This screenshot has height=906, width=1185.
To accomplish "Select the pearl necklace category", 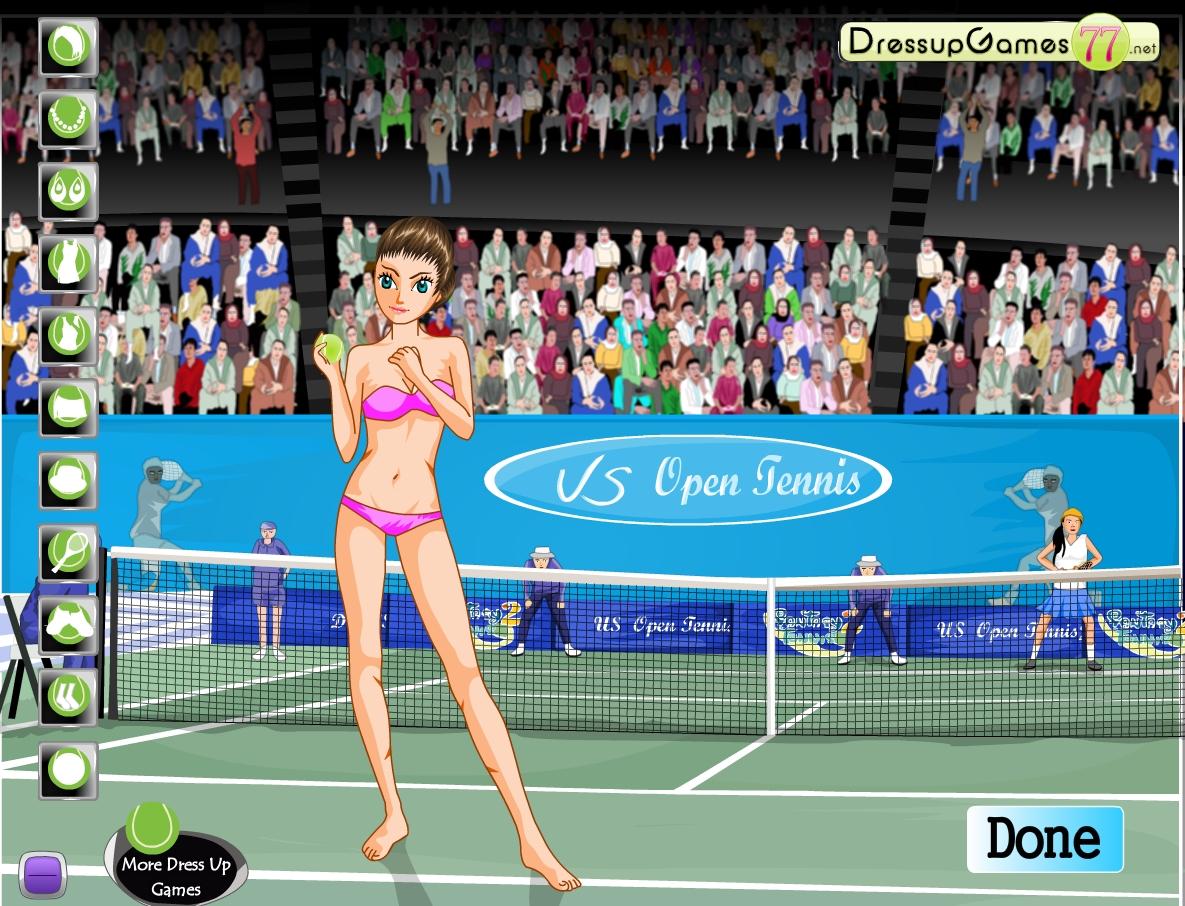I will tap(68, 118).
